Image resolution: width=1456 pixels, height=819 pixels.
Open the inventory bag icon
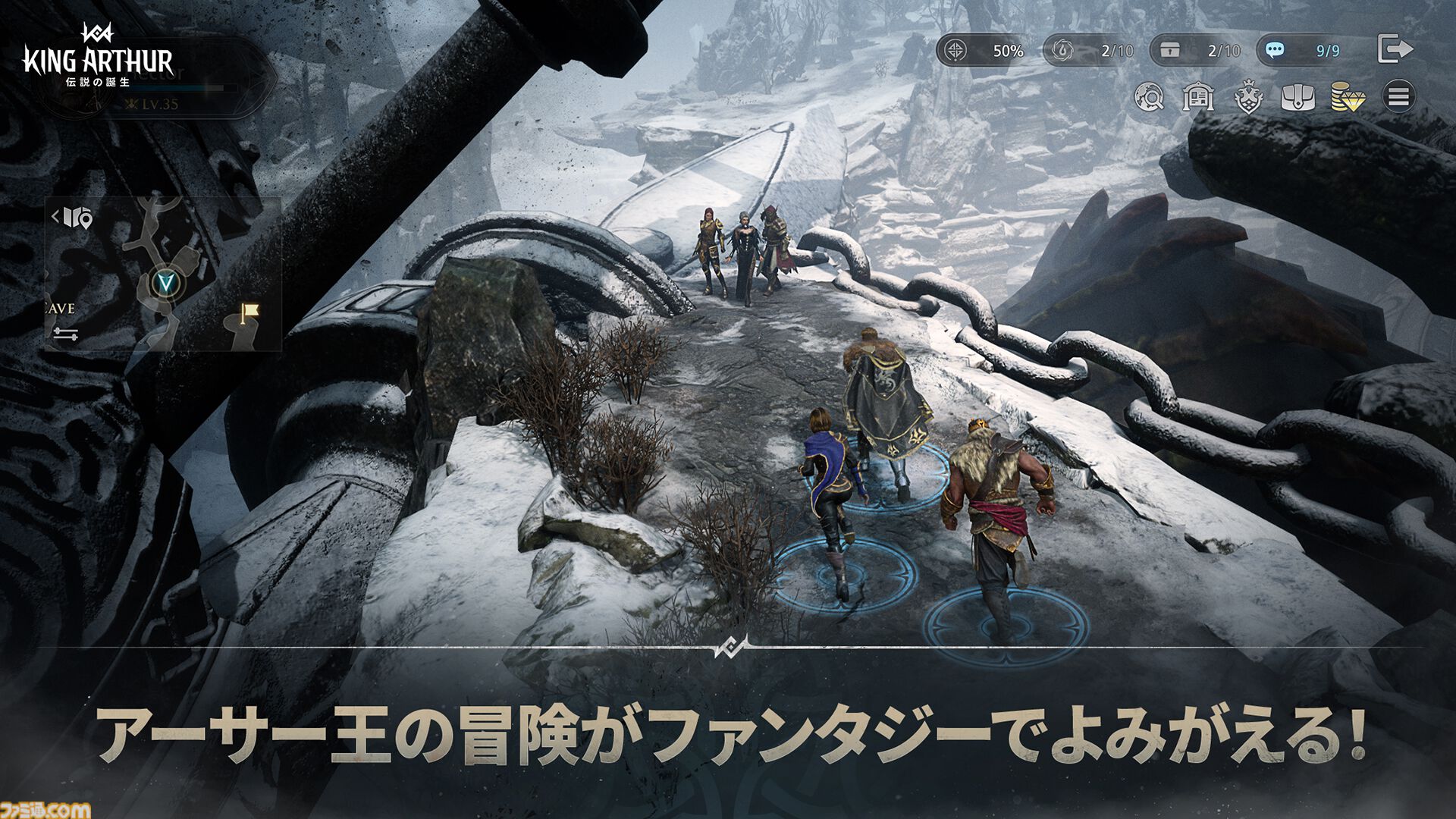[x=1298, y=98]
